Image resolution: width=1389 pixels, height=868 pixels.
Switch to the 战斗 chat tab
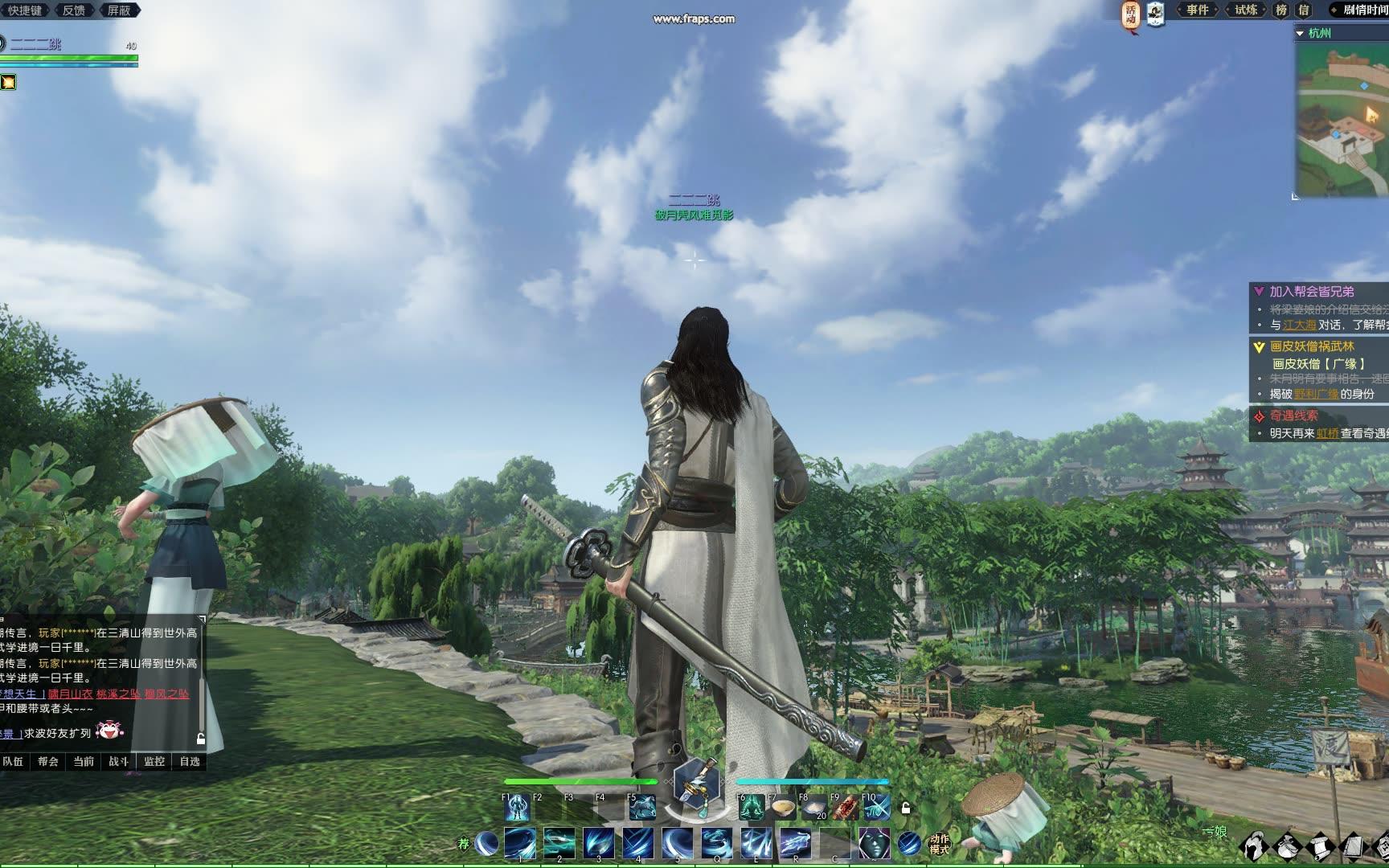119,761
